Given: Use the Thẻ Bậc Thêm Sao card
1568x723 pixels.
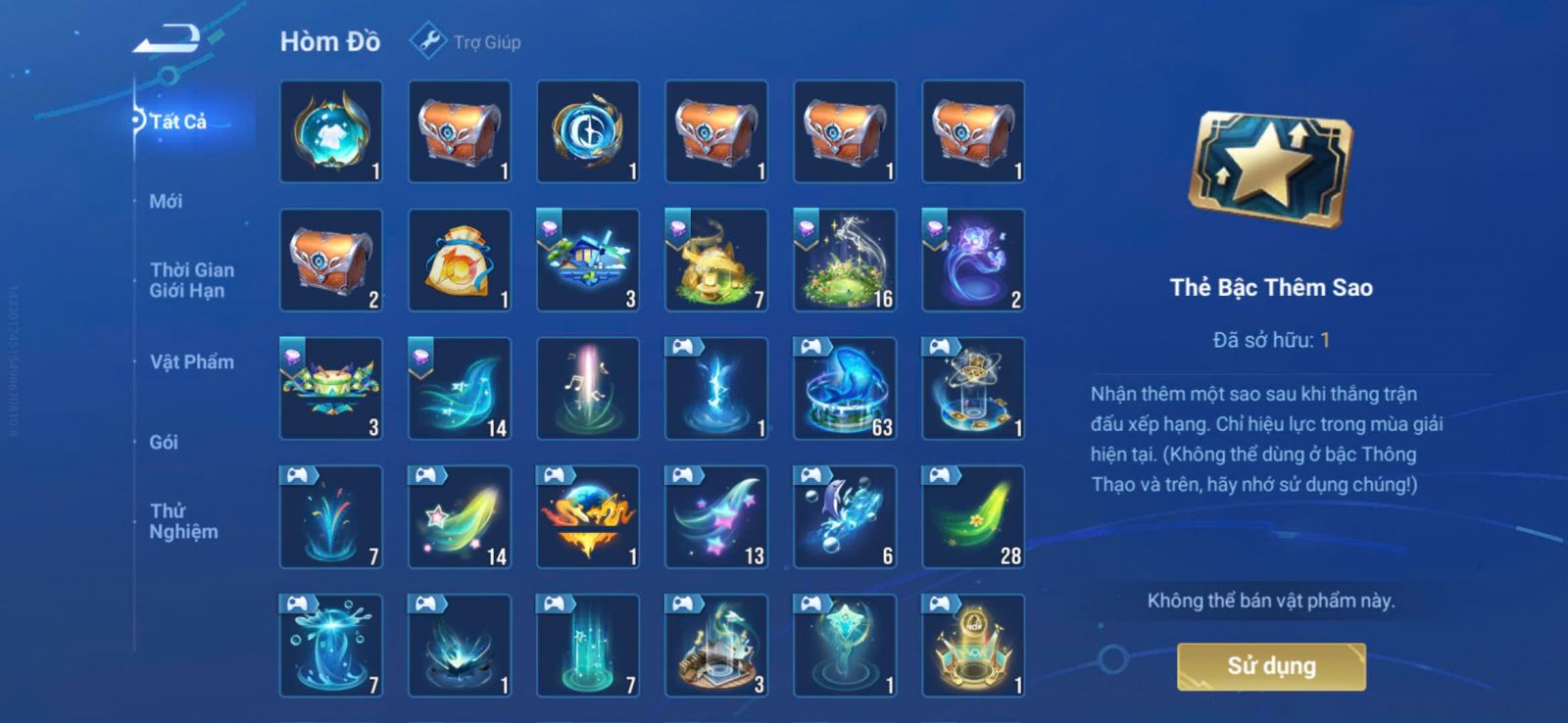Looking at the screenshot, I should coord(1271,666).
